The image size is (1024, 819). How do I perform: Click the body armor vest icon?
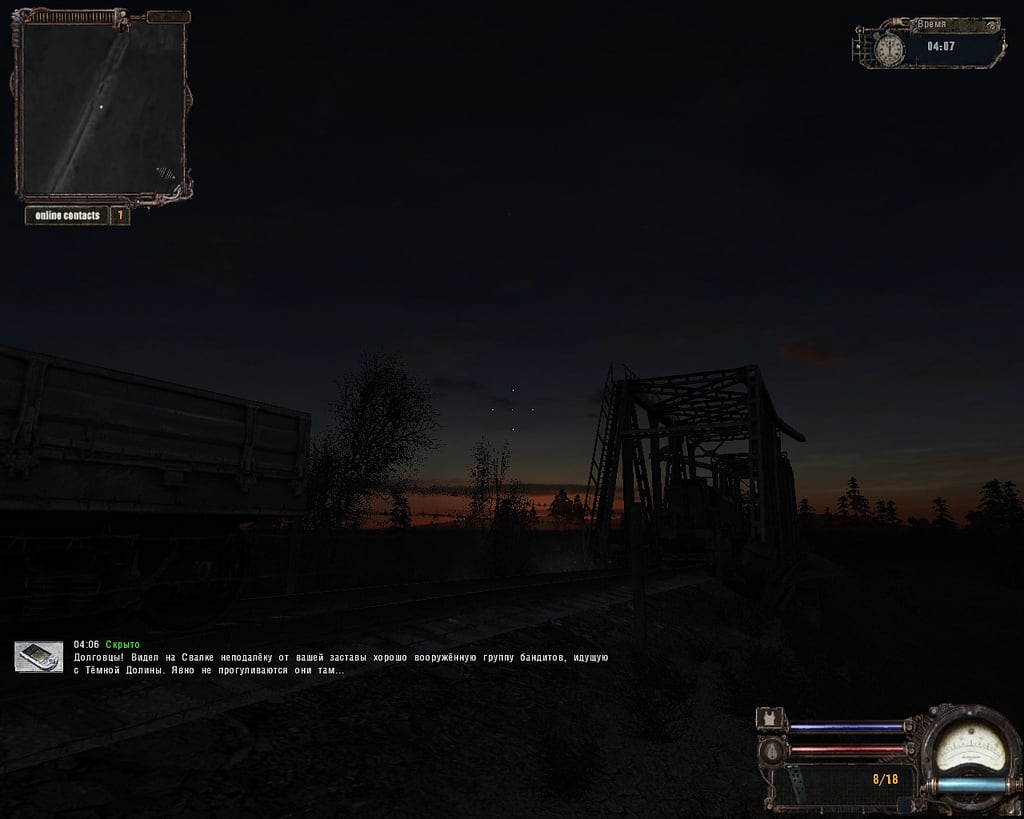(771, 720)
